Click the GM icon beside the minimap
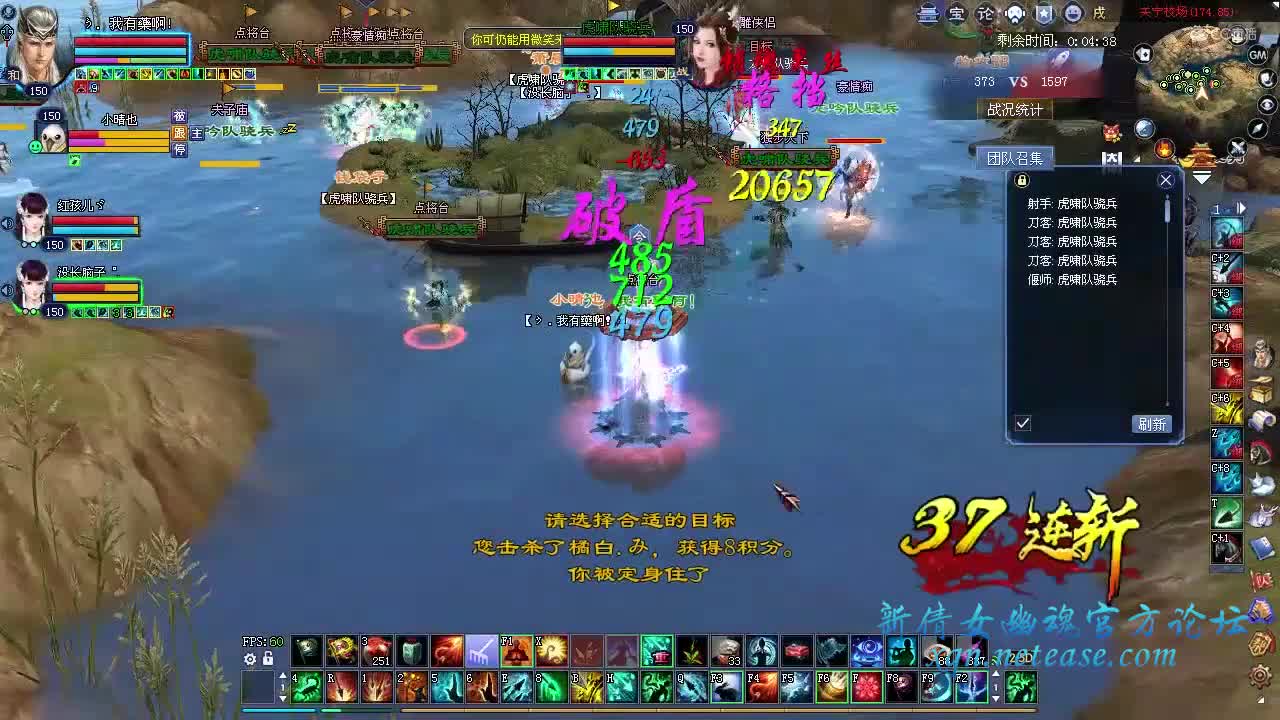This screenshot has height=720, width=1280. (1256, 55)
